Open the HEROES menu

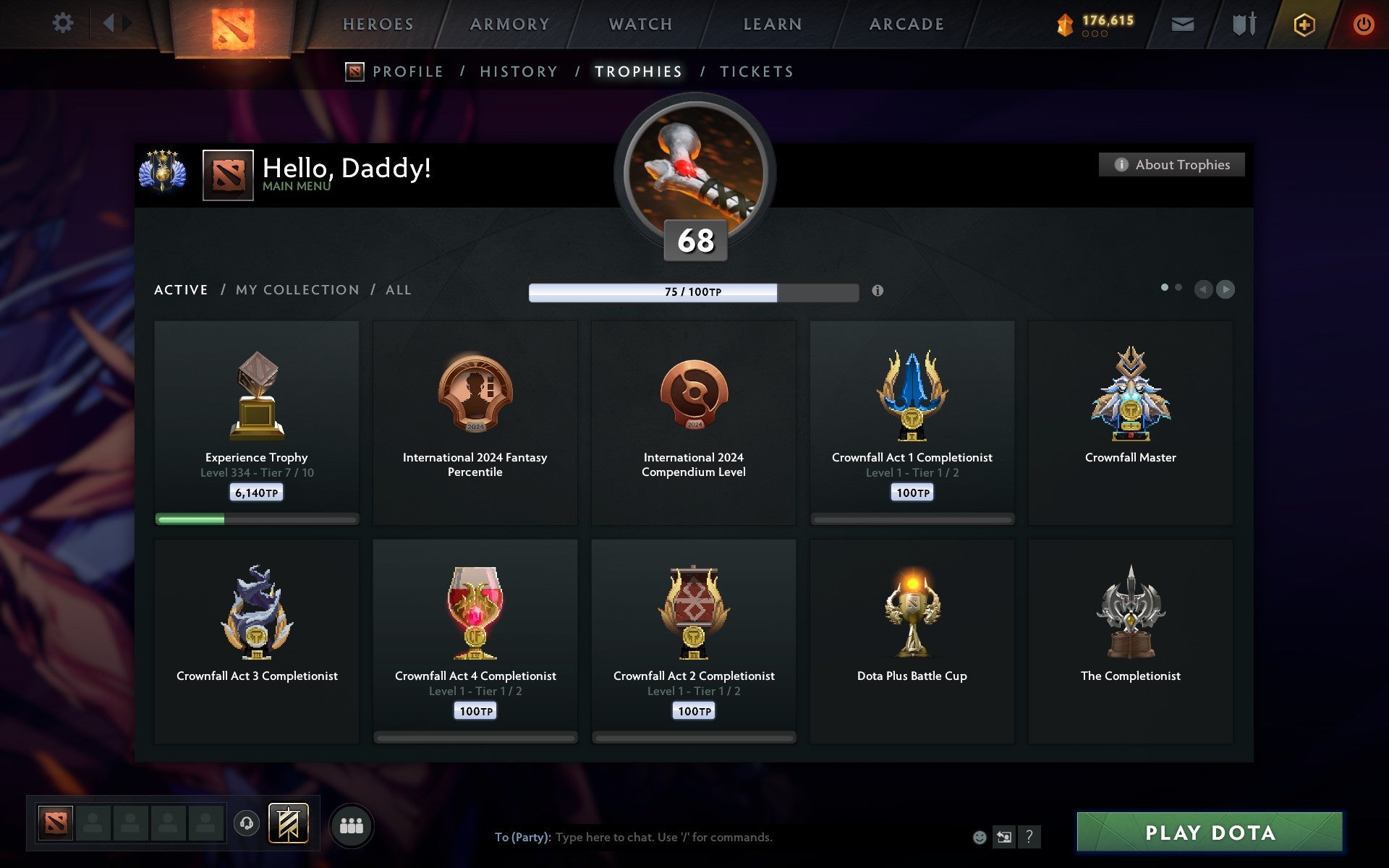point(377,23)
